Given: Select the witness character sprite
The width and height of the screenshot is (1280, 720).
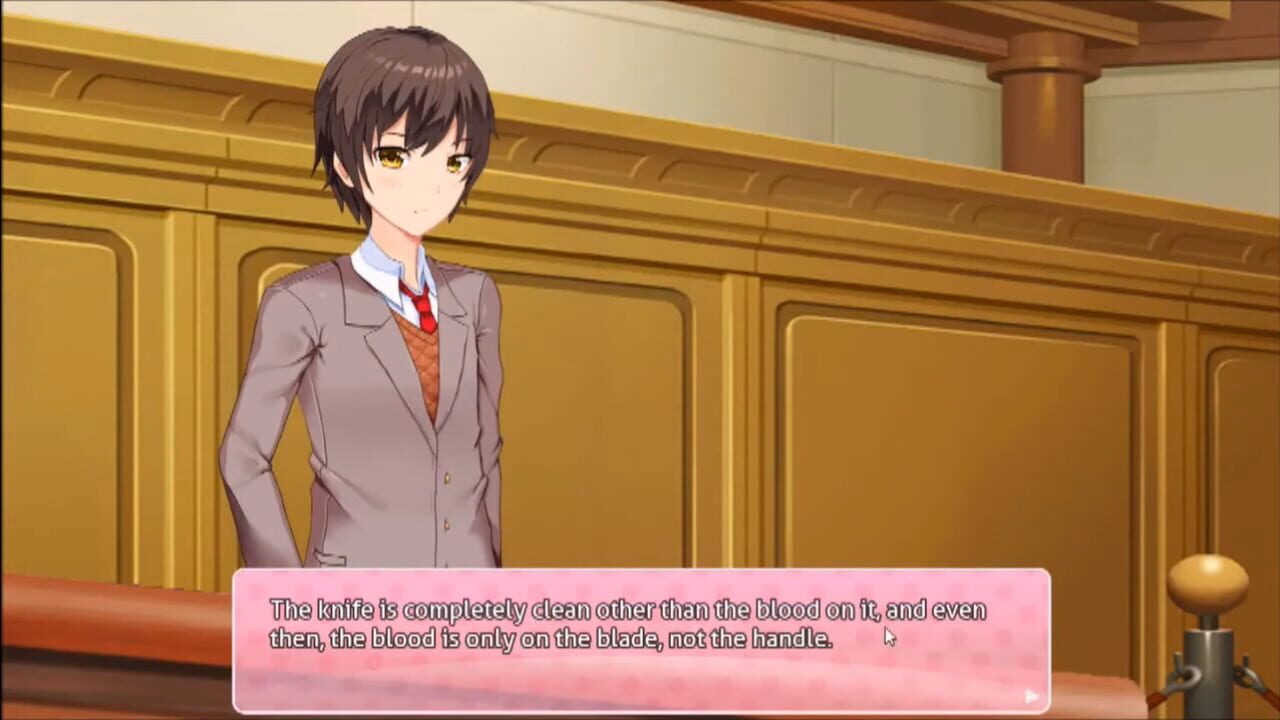Looking at the screenshot, I should (x=400, y=350).
